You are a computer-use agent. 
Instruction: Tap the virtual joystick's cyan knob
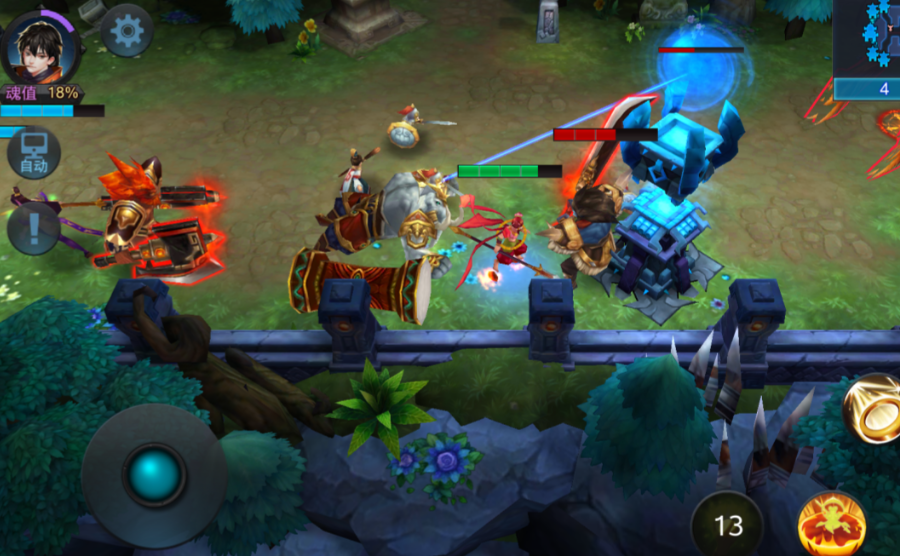coord(154,475)
